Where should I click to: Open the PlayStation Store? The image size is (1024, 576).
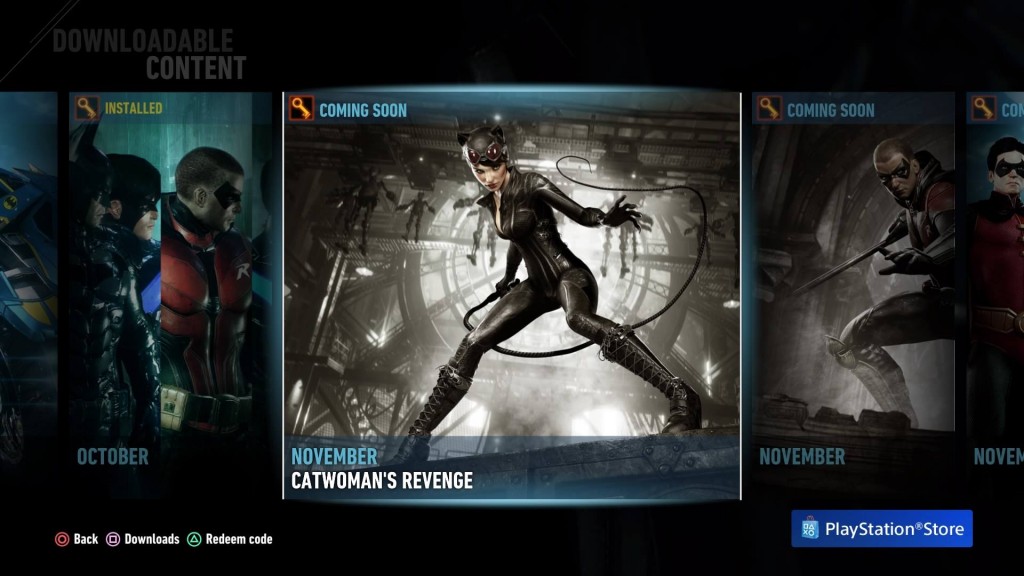pyautogui.click(x=881, y=529)
